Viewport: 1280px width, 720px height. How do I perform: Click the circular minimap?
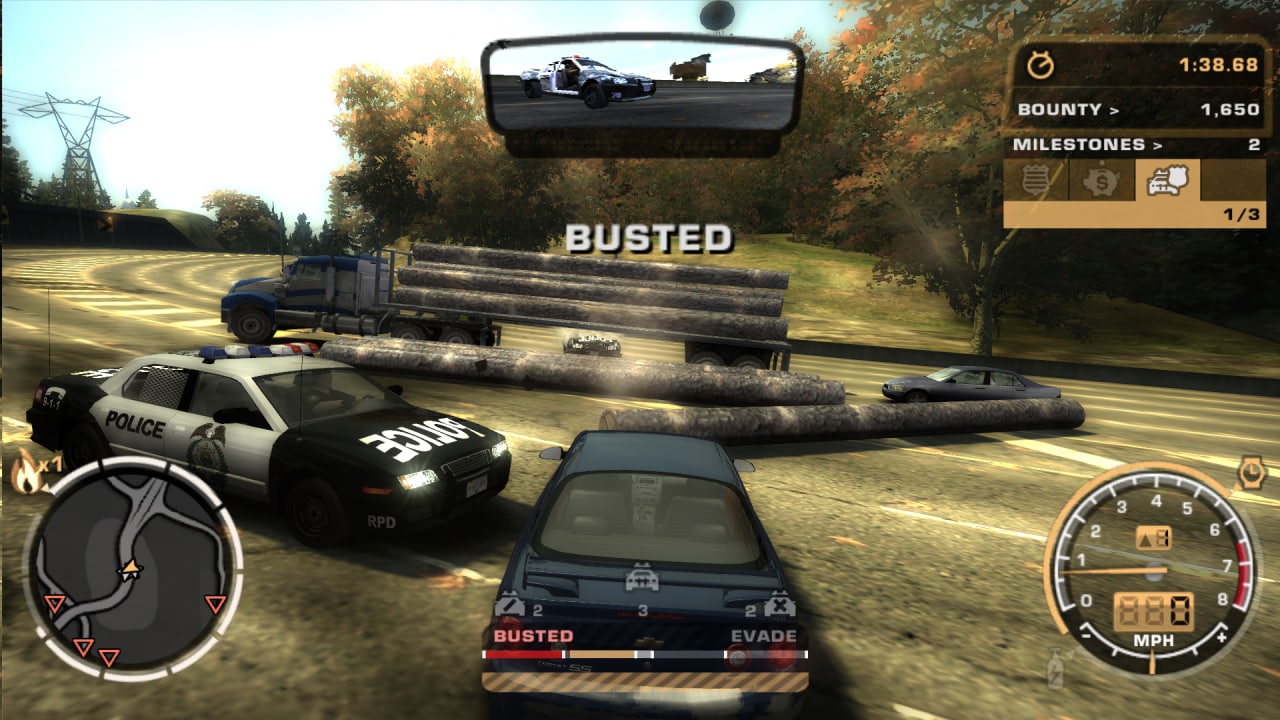132,568
